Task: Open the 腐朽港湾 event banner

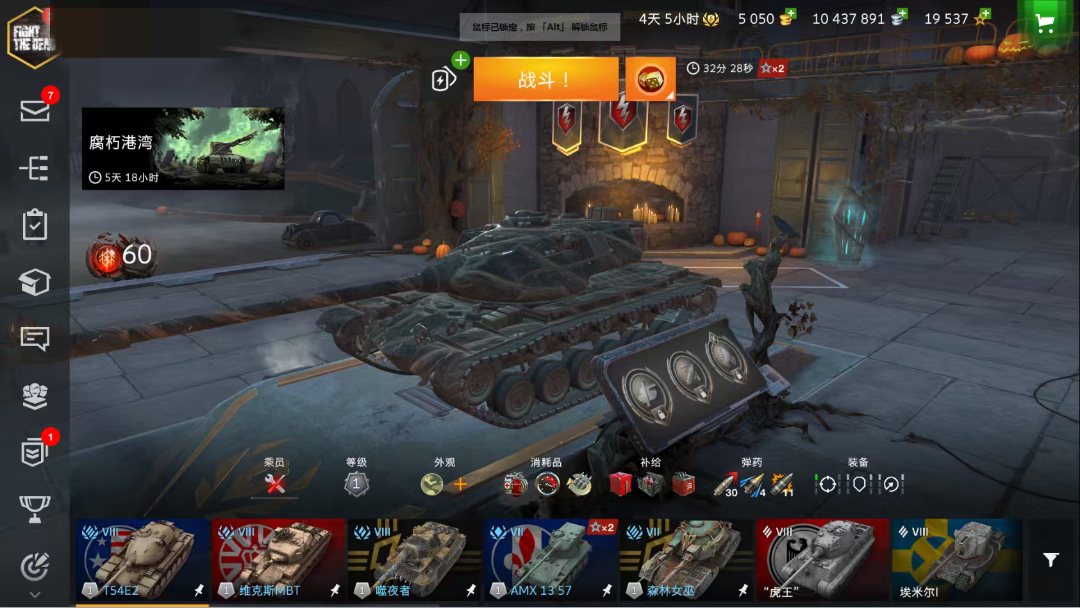Action: (183, 149)
